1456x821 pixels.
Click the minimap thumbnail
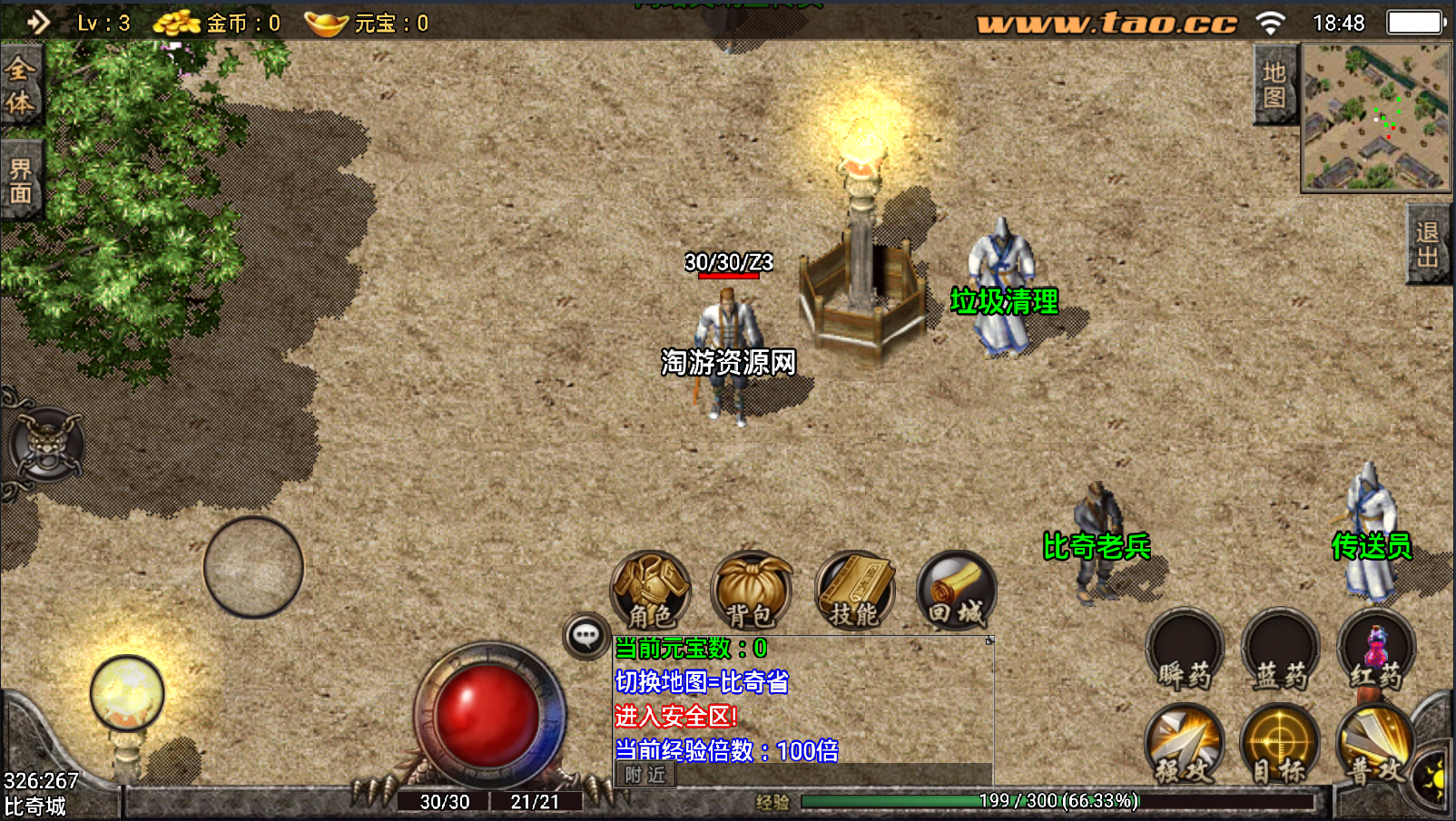[1376, 118]
